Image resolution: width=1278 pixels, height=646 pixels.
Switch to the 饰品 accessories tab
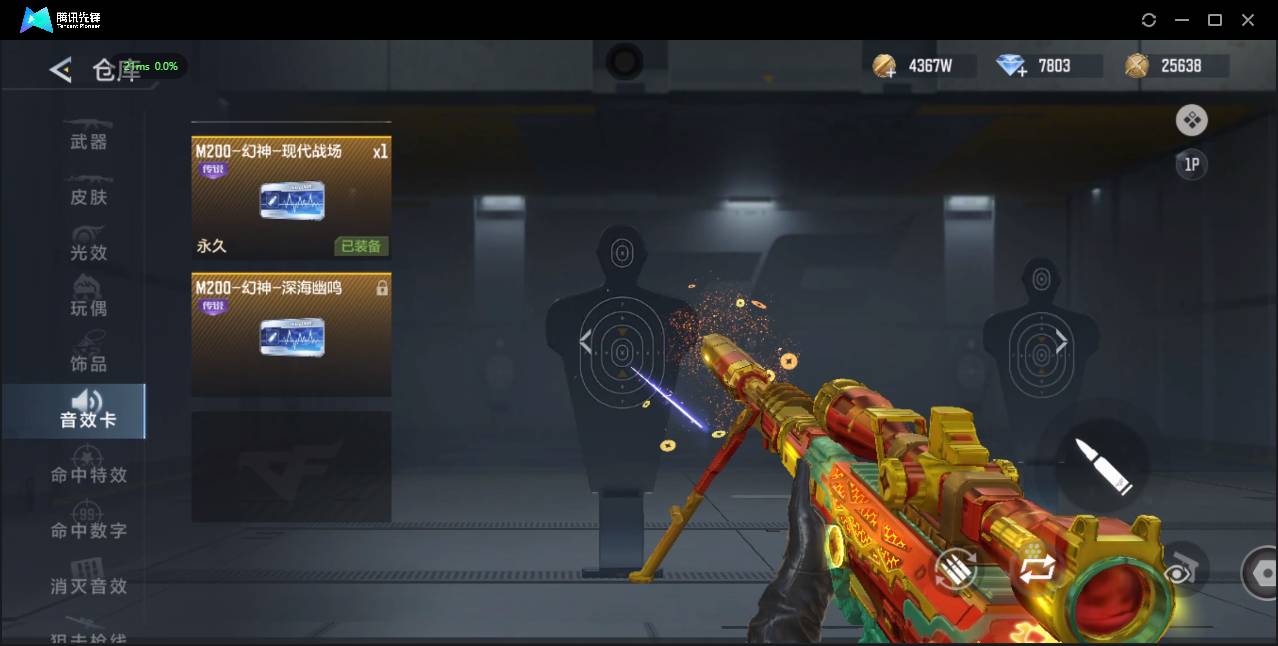pyautogui.click(x=88, y=363)
